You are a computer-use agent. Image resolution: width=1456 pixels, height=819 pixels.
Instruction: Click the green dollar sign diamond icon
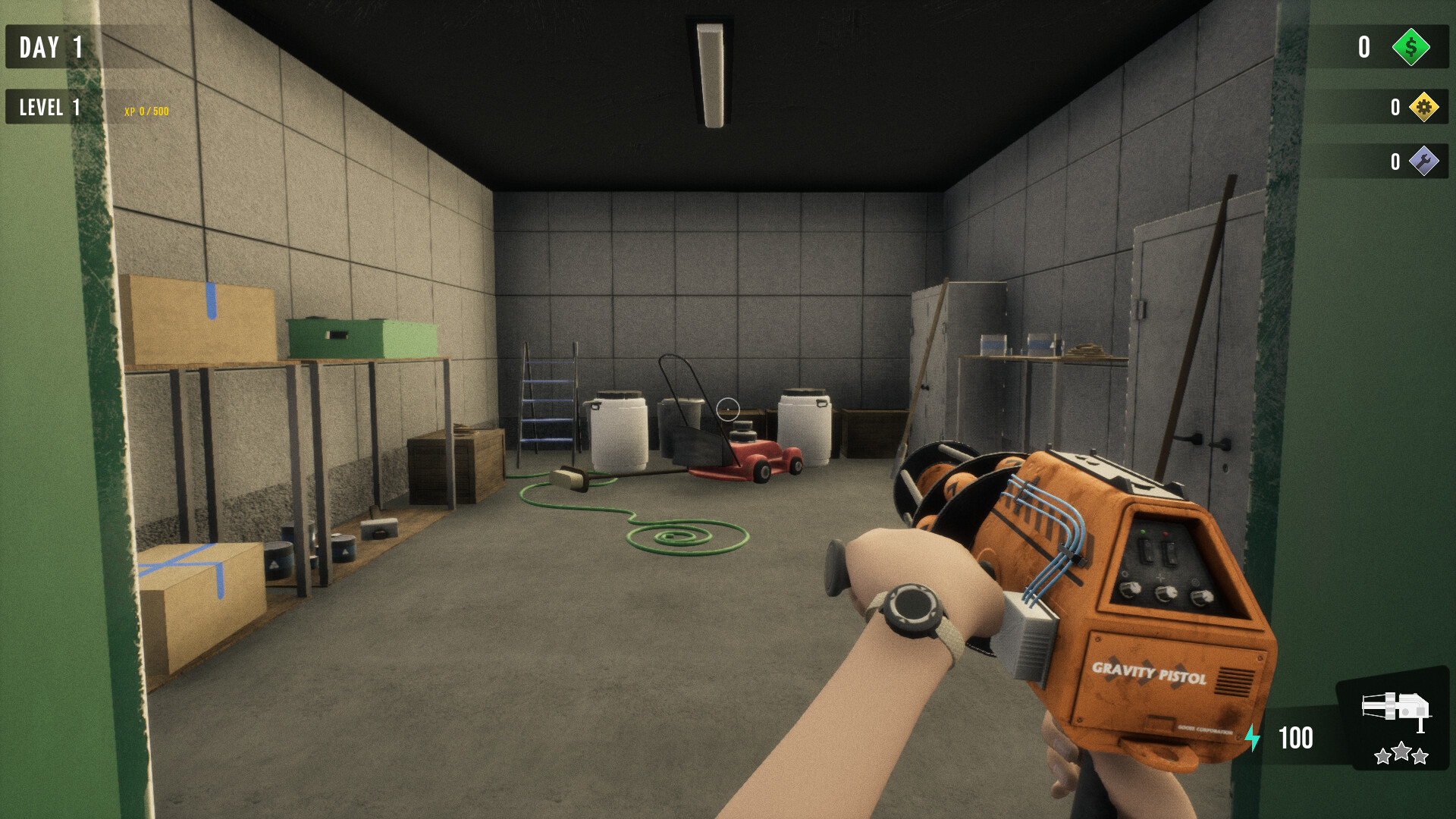pyautogui.click(x=1410, y=48)
